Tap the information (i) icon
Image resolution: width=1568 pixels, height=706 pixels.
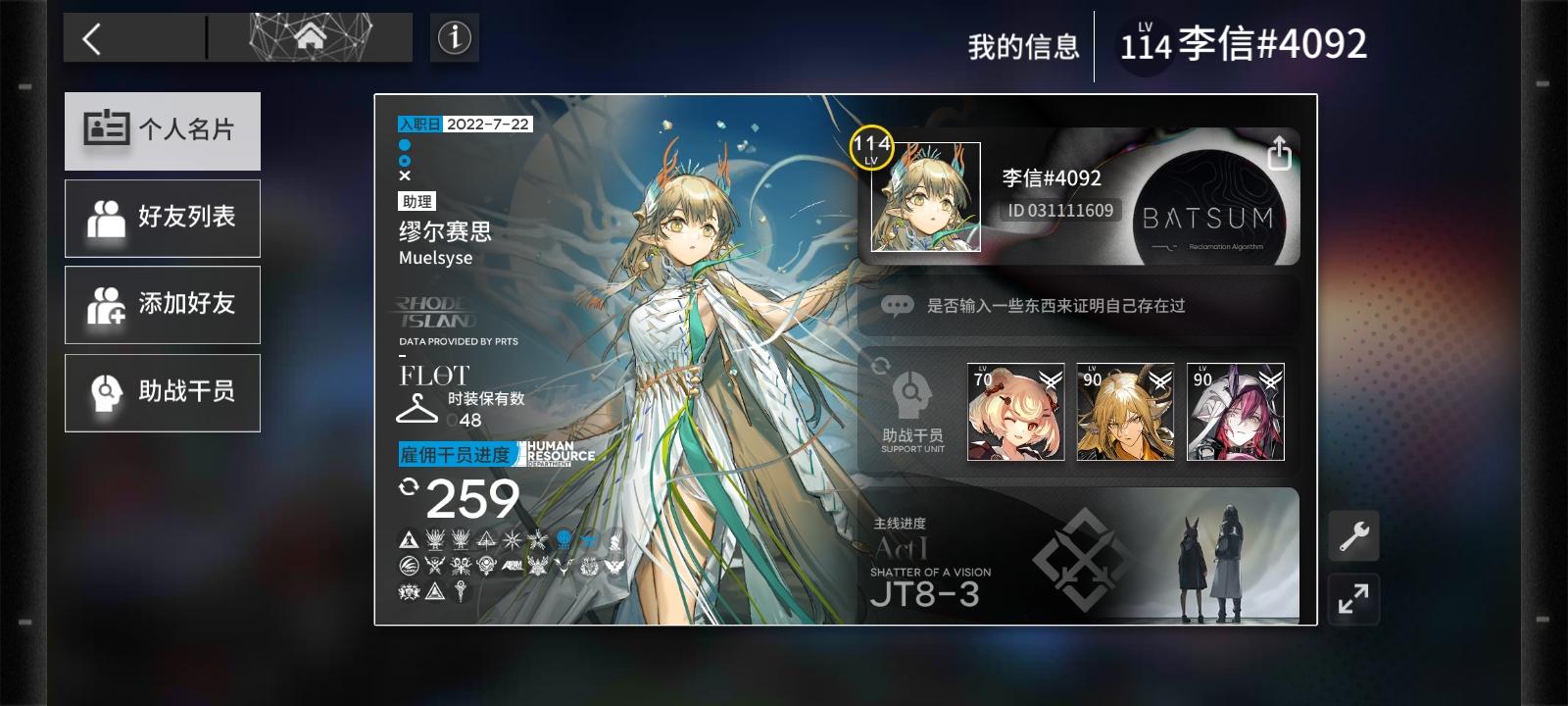click(x=453, y=35)
